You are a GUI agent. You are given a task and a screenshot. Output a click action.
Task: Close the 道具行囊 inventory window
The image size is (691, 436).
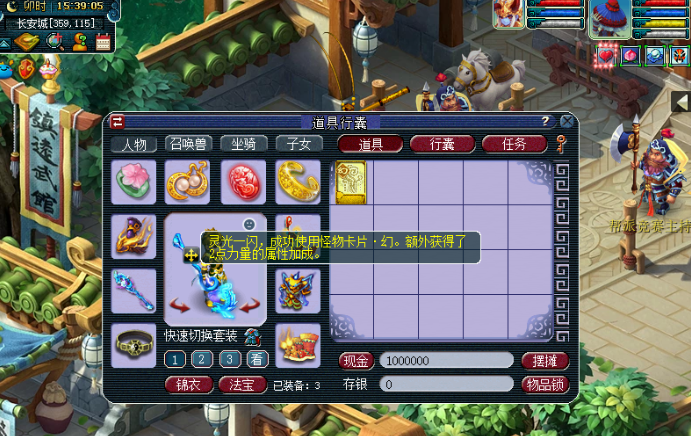[x=565, y=121]
